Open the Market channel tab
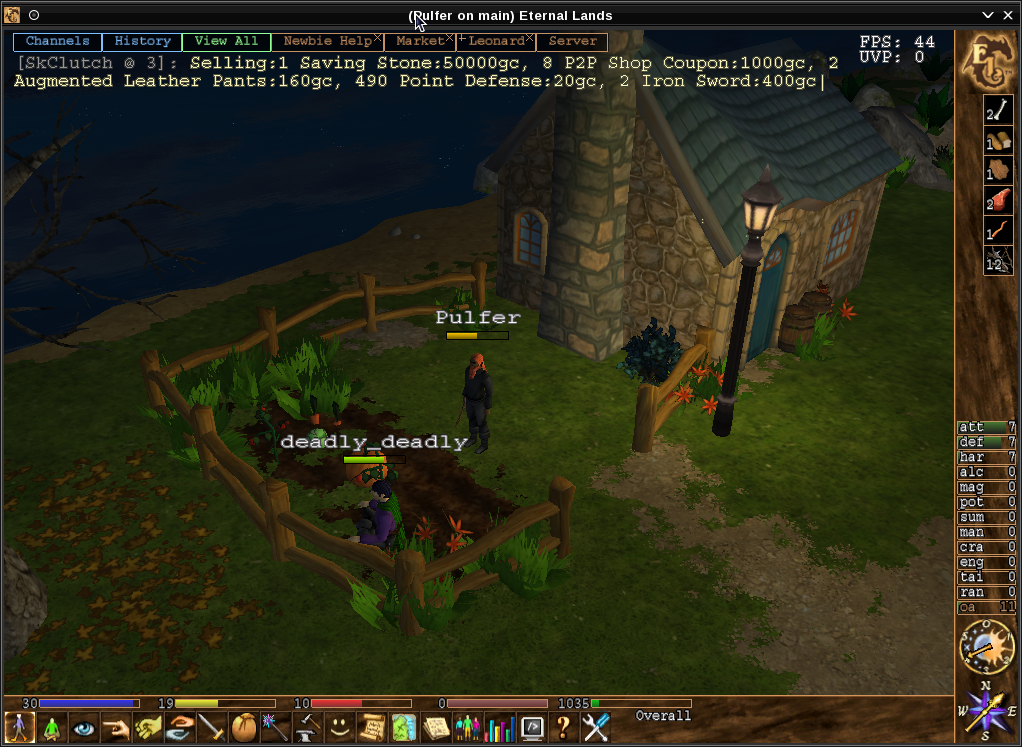This screenshot has height=747, width=1022. click(x=418, y=41)
